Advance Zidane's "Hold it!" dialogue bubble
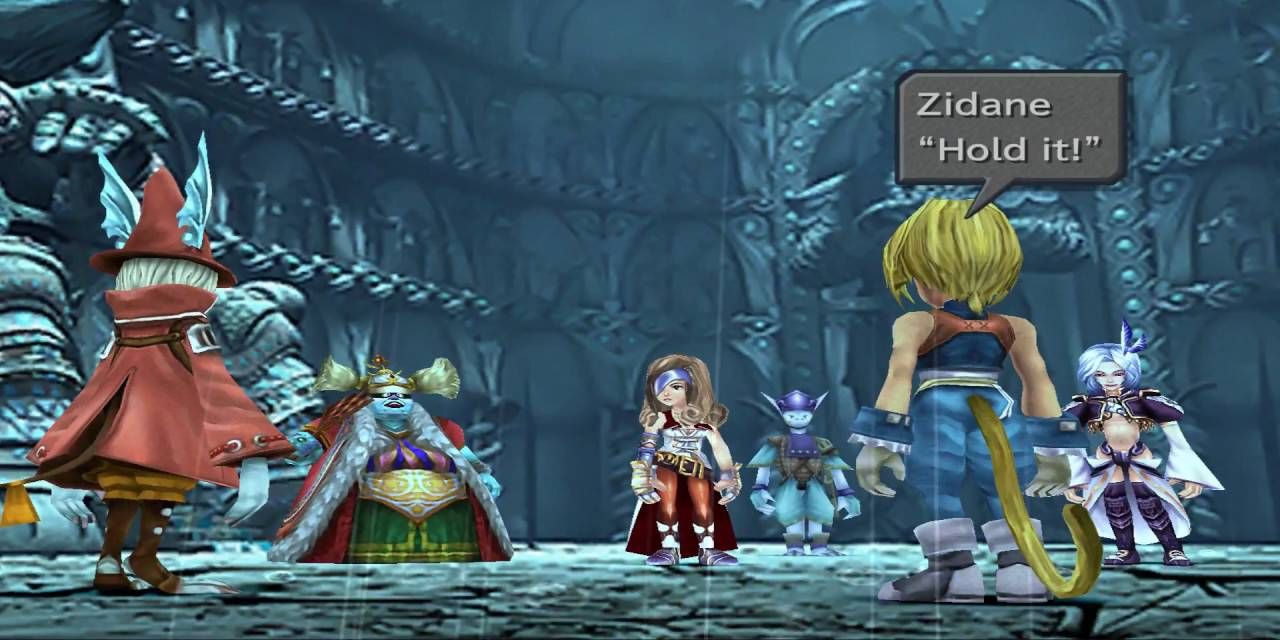Screen dimensions: 1280x640 pyautogui.click(x=1010, y=128)
